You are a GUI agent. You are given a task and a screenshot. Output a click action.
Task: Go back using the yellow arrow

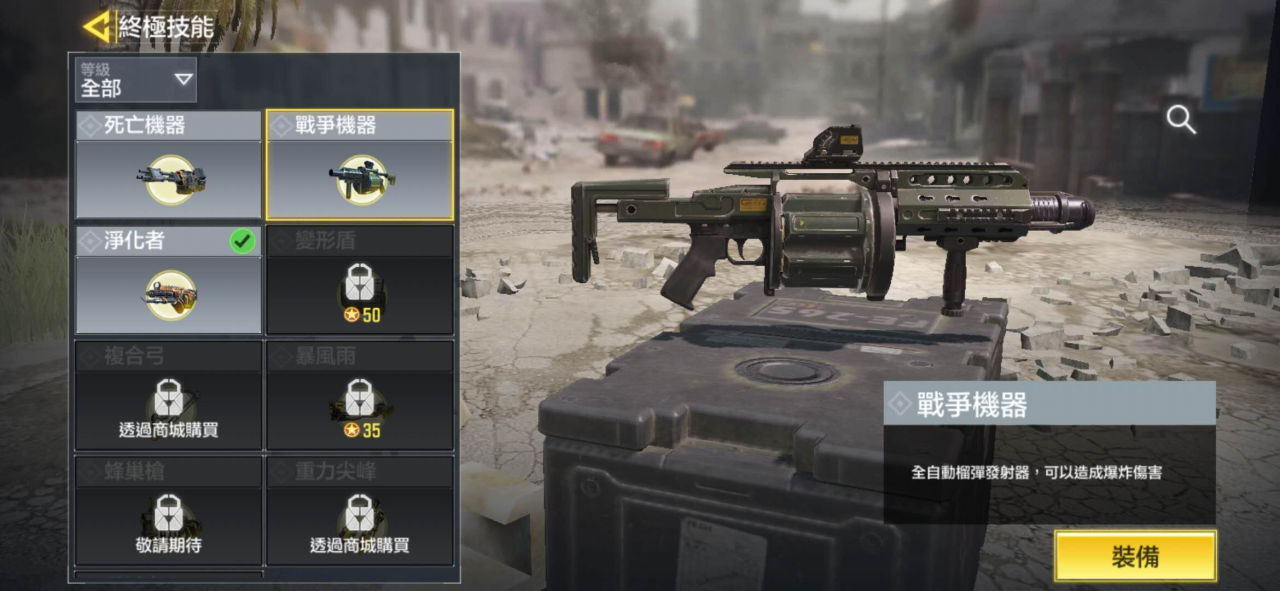97,27
